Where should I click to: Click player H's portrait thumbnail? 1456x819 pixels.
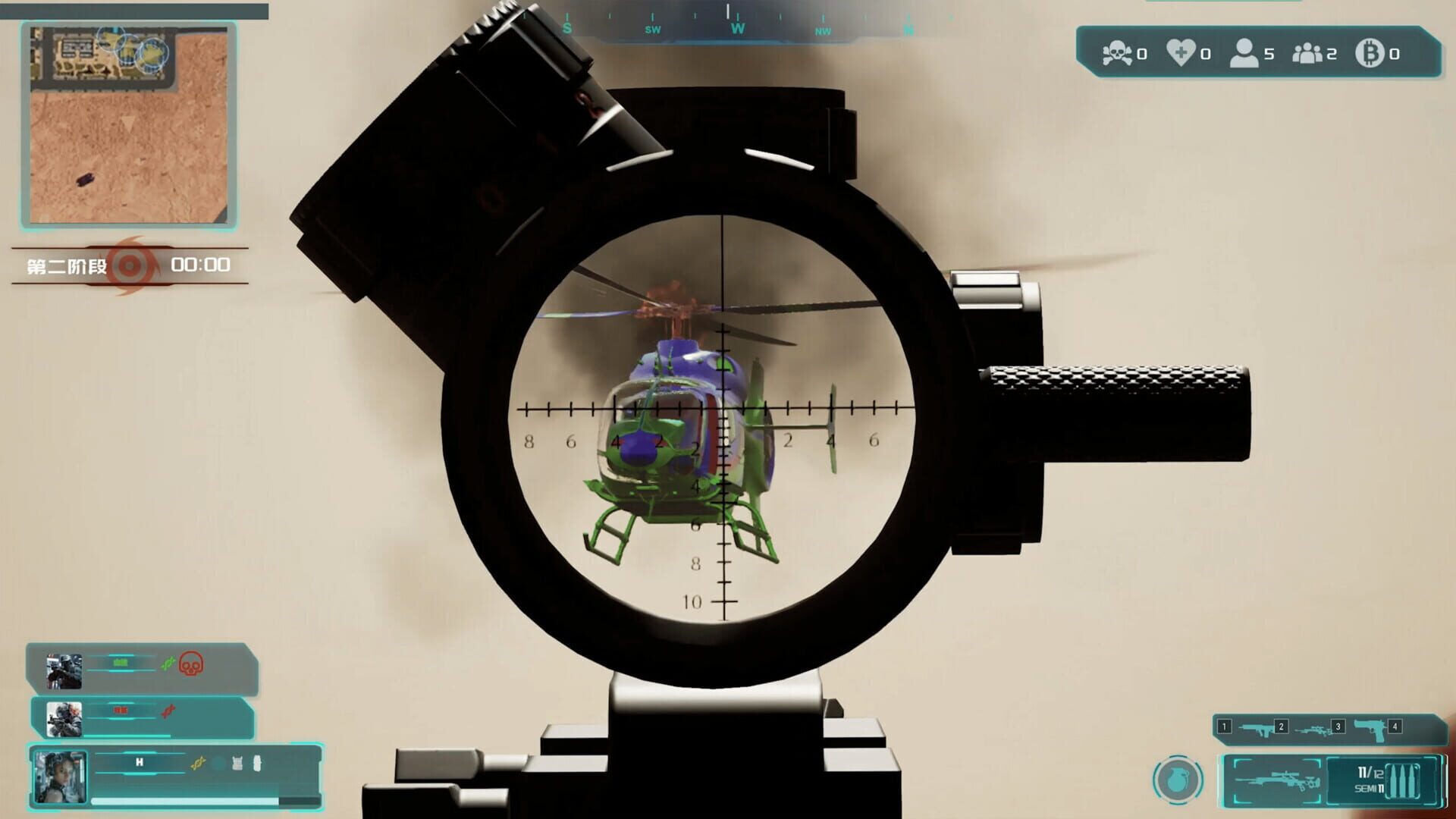58,777
